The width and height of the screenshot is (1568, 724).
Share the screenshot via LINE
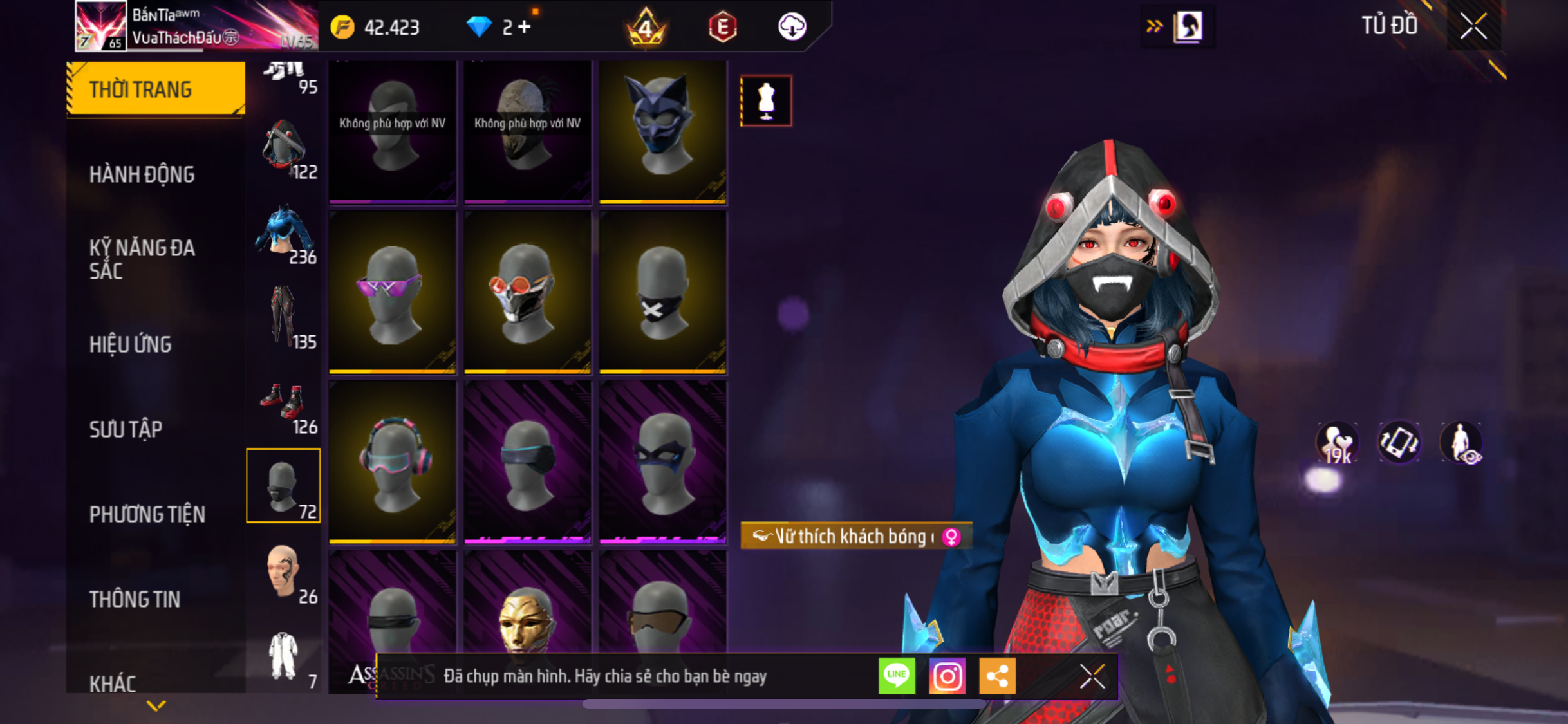pyautogui.click(x=897, y=676)
